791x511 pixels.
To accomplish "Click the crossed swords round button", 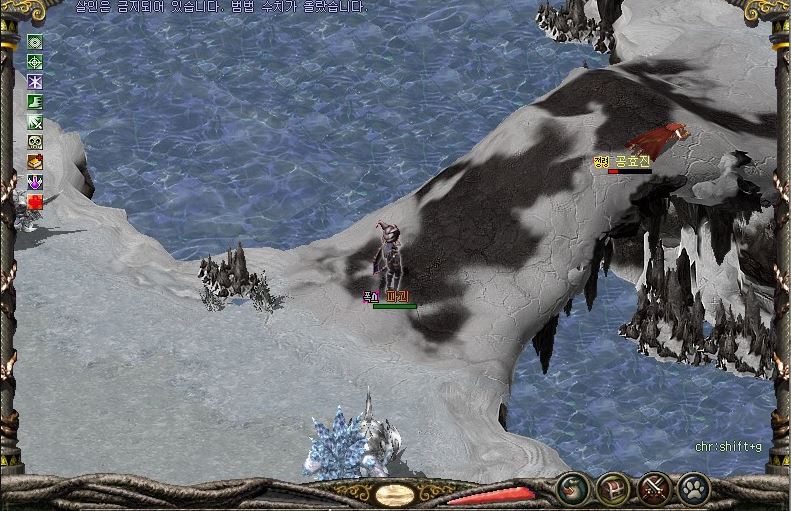I will coord(654,489).
